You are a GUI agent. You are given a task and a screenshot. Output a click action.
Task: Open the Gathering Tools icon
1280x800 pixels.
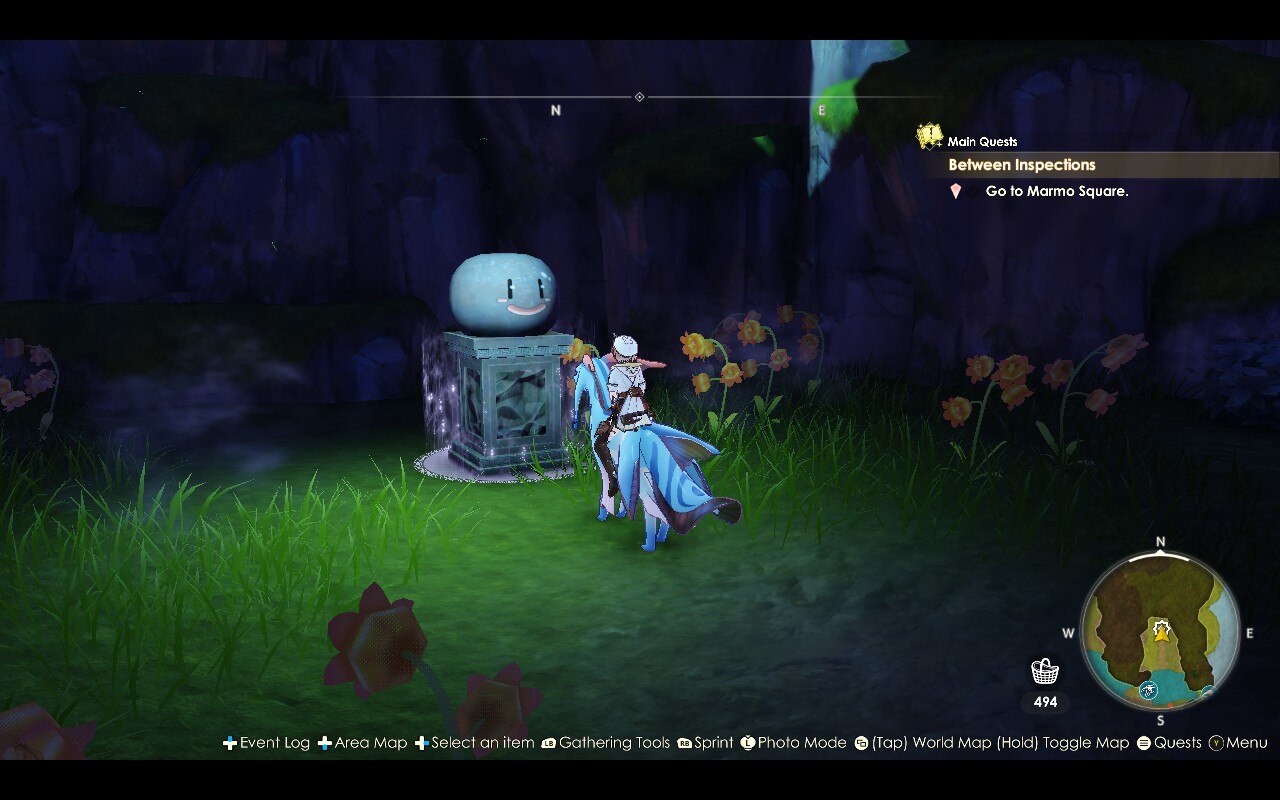click(550, 743)
